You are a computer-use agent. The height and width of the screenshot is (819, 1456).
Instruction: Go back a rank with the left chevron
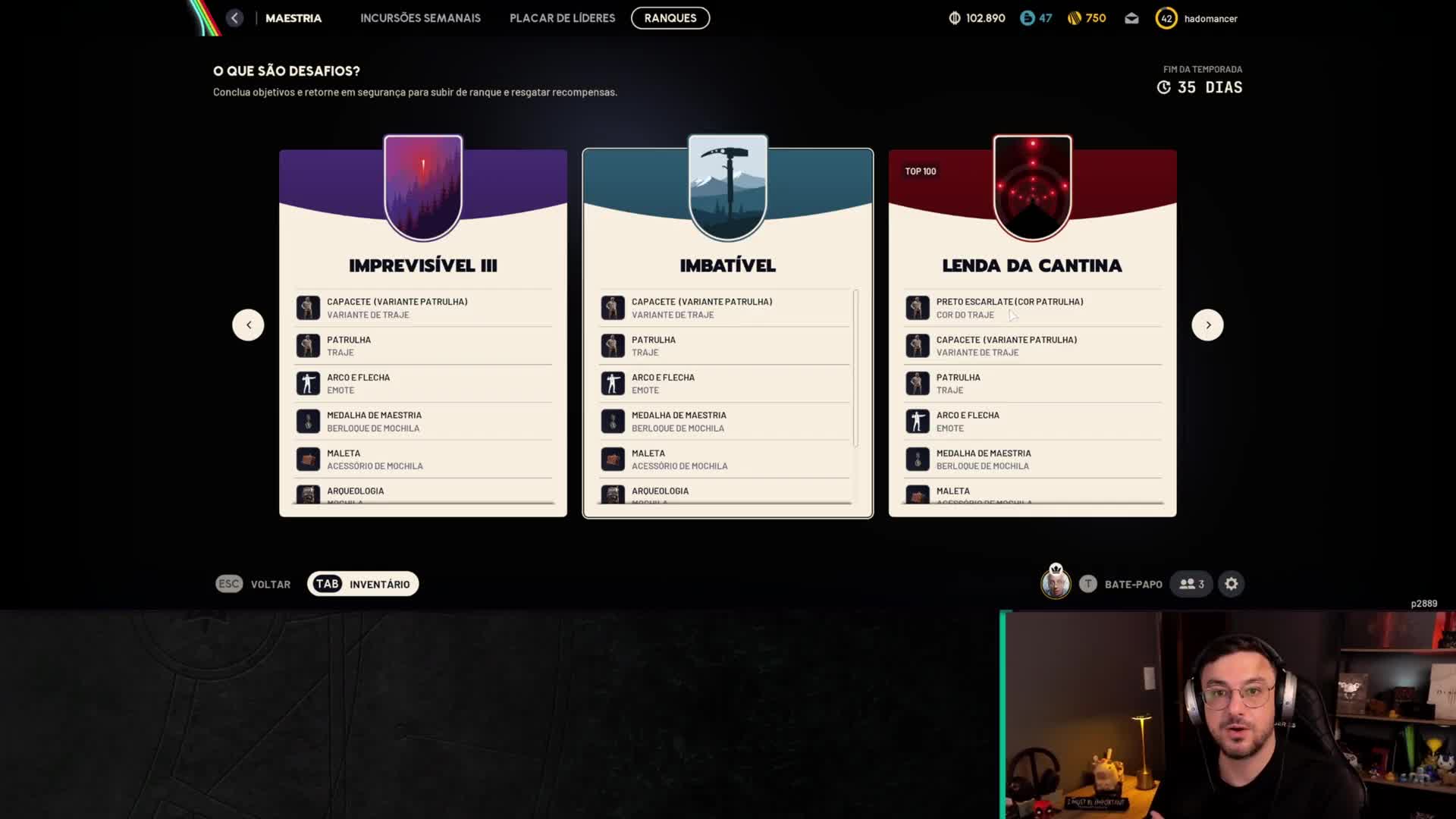click(x=248, y=325)
